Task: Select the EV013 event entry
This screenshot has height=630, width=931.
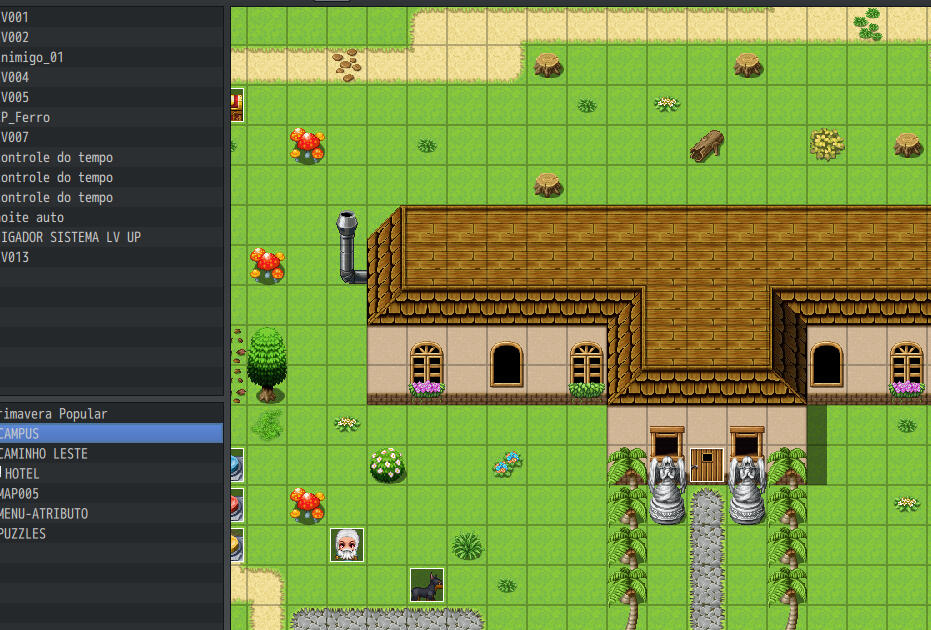Action: pos(60,257)
